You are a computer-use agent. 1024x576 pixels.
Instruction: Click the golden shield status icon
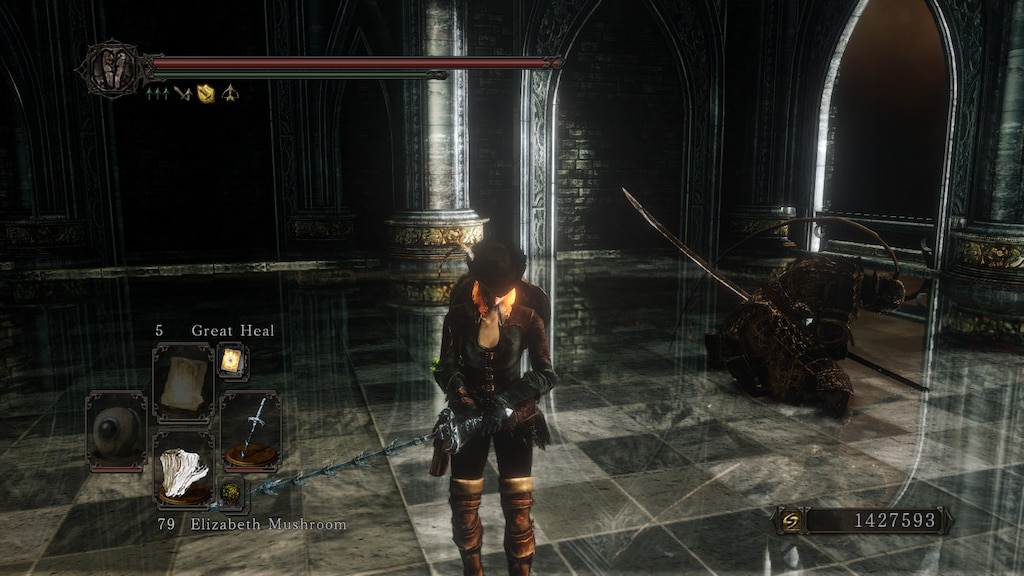point(206,94)
